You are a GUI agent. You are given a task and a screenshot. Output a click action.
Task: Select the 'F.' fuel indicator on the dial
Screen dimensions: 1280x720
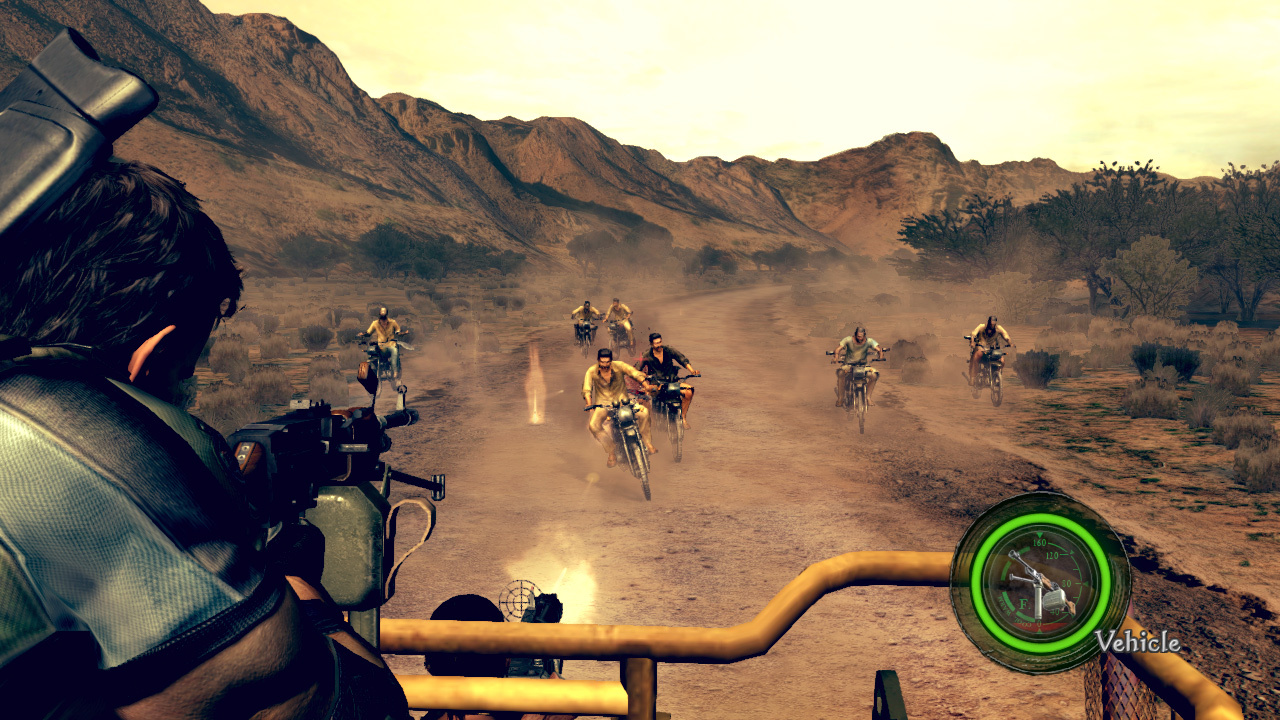tap(1023, 603)
